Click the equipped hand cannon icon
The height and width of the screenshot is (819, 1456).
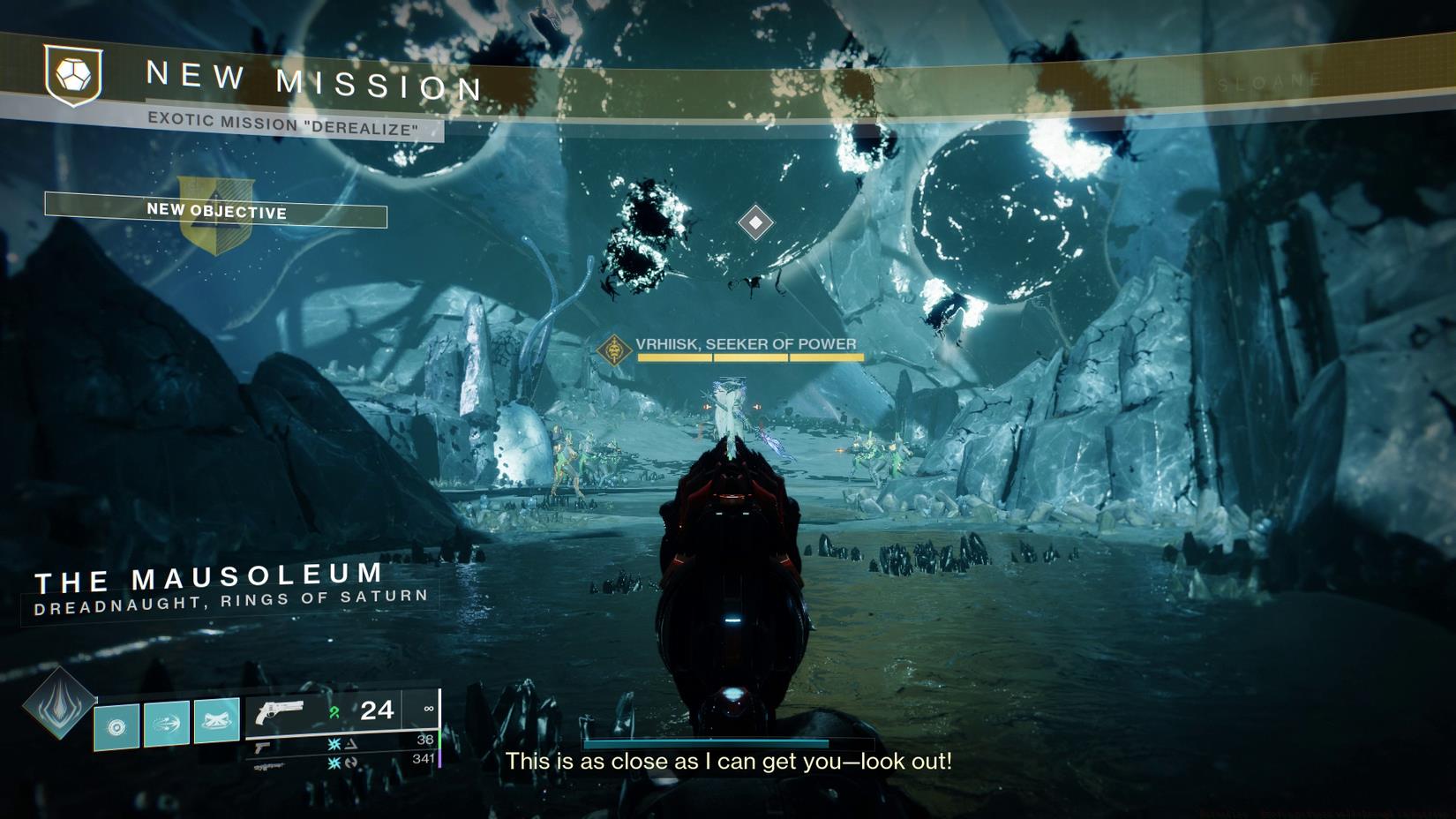(x=281, y=711)
